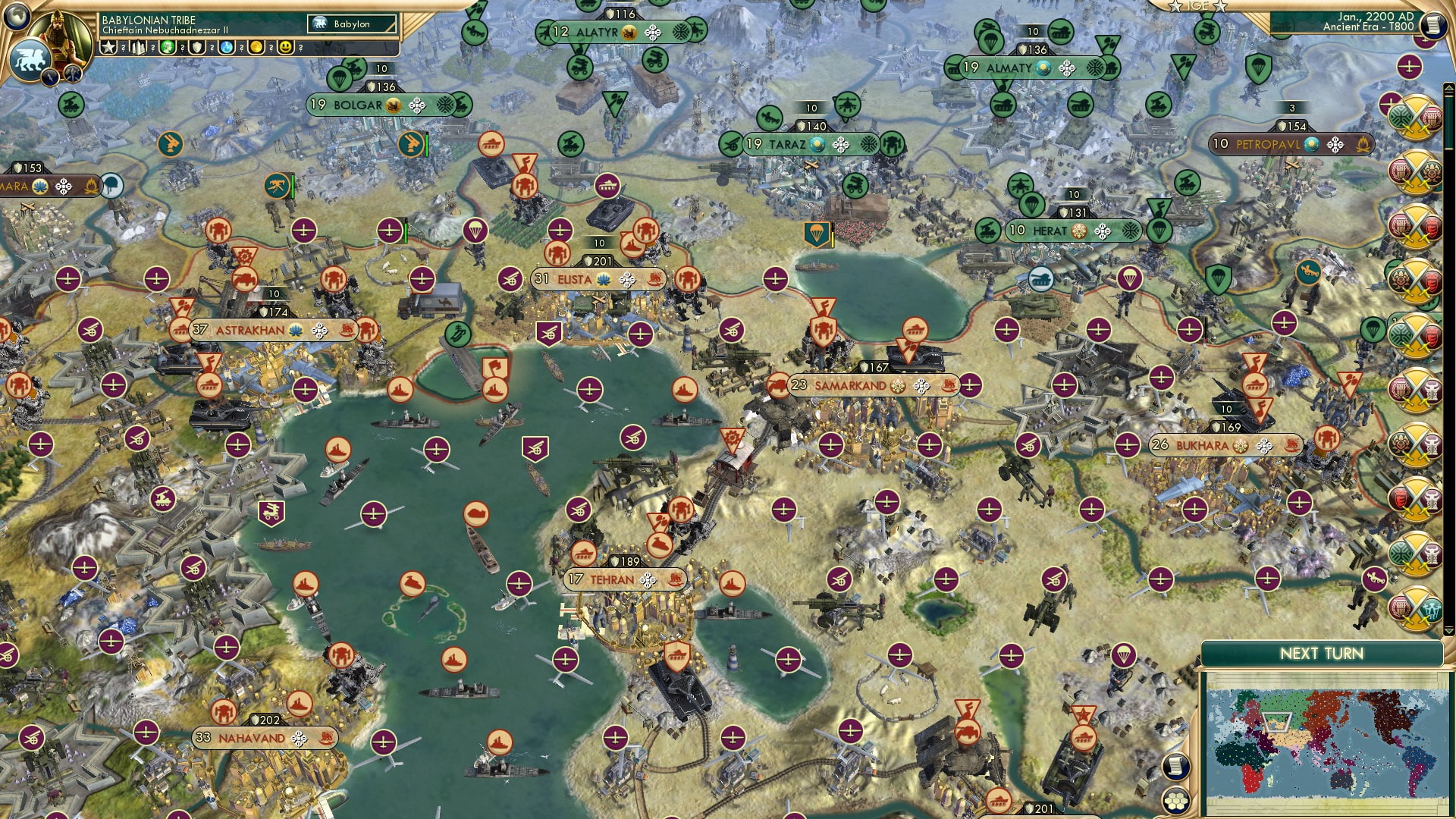Click the culture star indicator in top bar
Image resolution: width=1456 pixels, height=819 pixels.
tap(108, 47)
